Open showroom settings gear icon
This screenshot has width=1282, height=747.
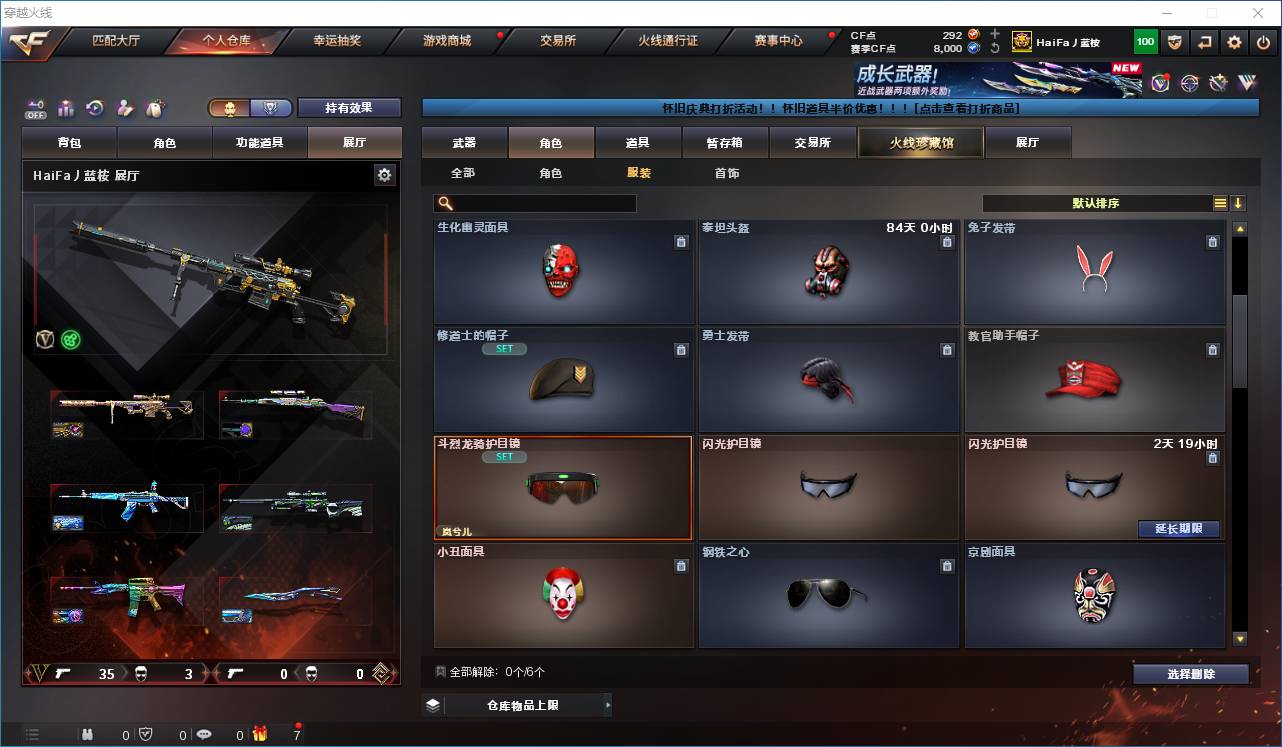[x=384, y=175]
